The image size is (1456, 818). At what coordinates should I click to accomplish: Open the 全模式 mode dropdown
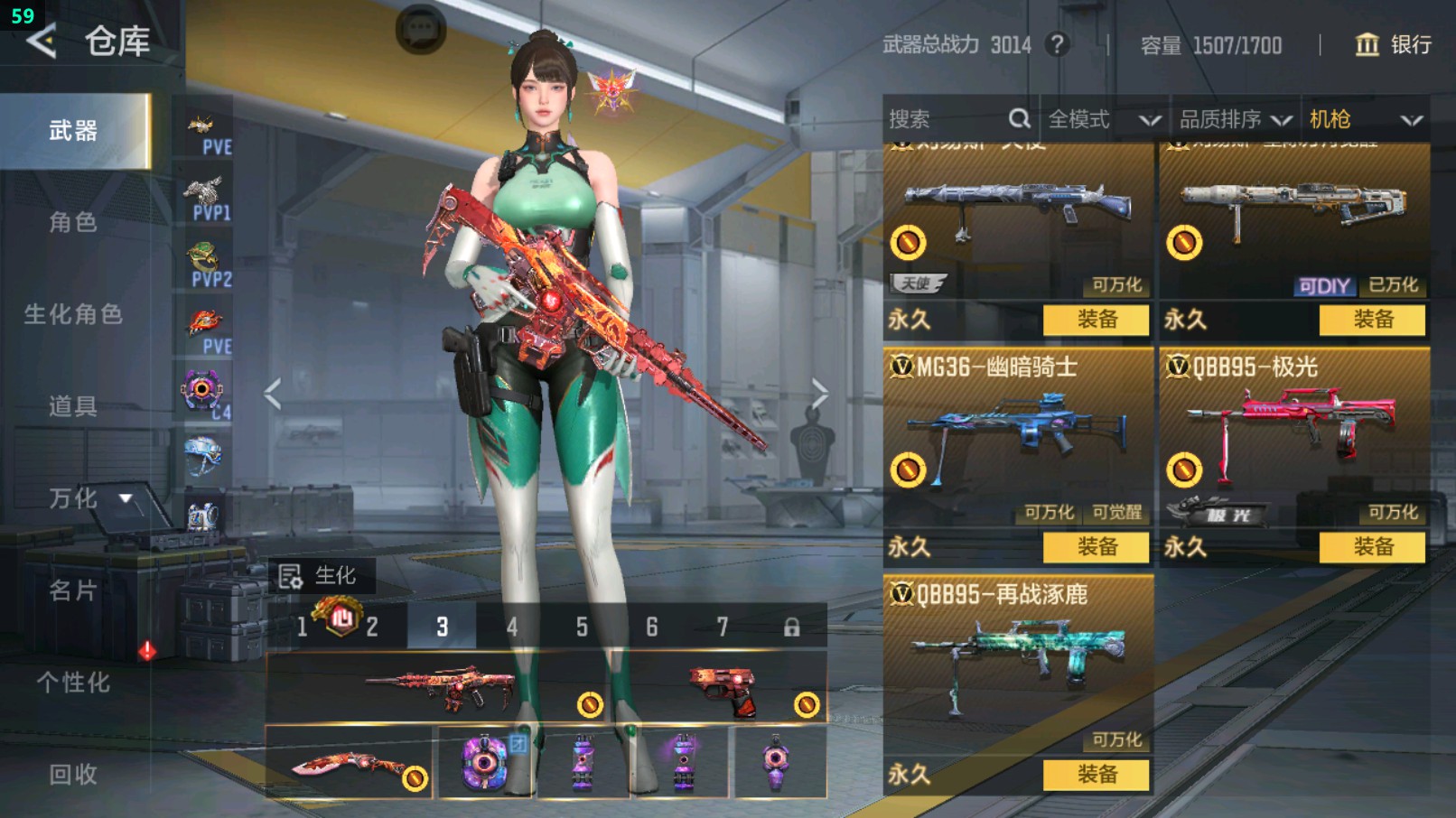(x=1103, y=119)
